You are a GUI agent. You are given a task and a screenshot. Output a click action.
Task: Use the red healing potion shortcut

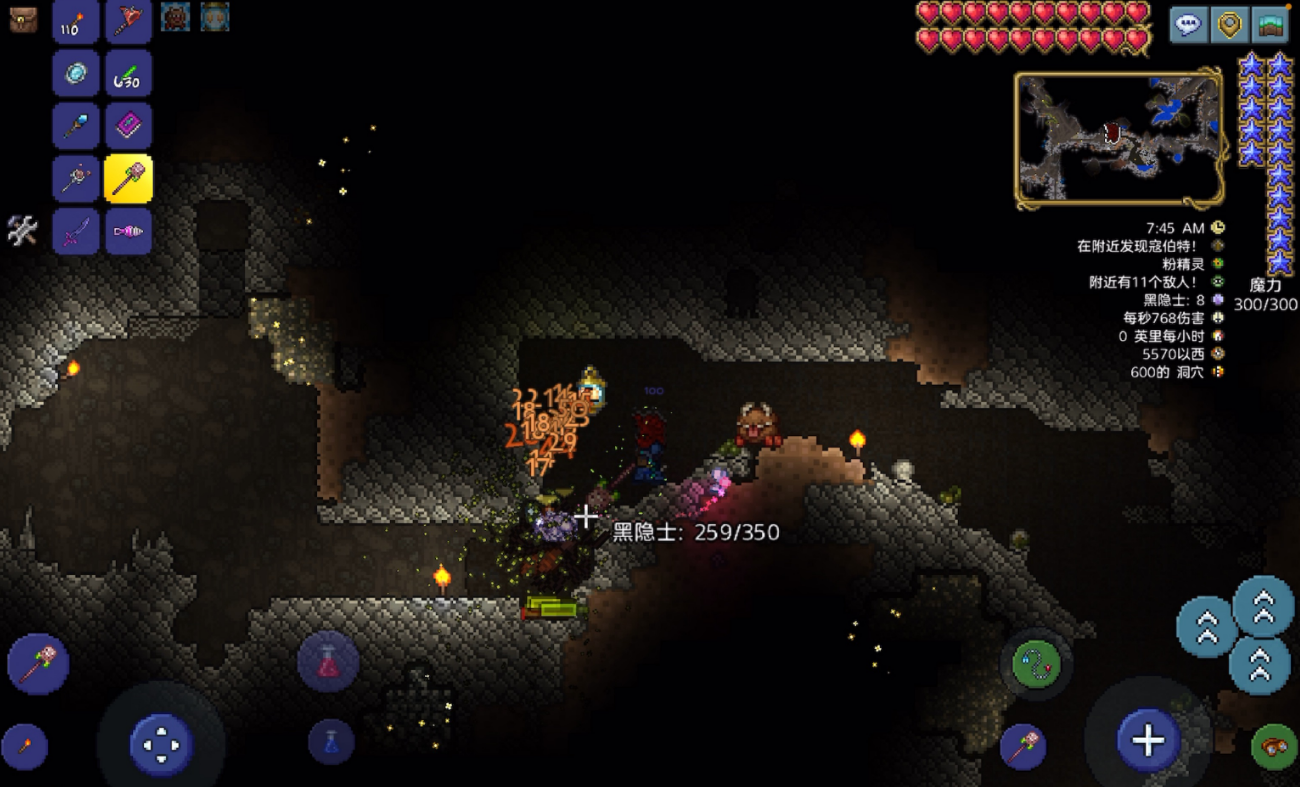[x=328, y=662]
